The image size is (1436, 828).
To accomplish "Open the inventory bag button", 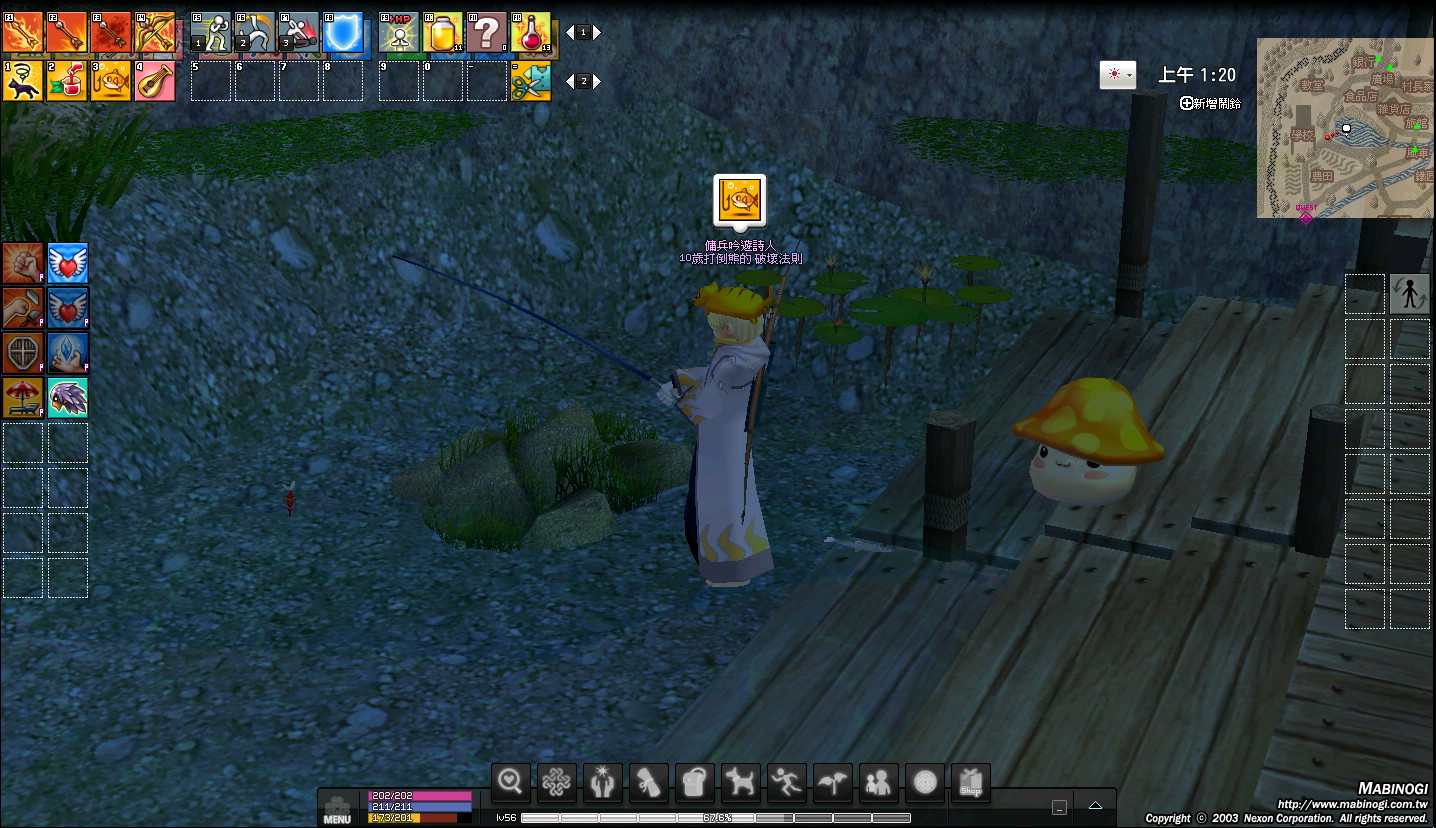I will 695,782.
